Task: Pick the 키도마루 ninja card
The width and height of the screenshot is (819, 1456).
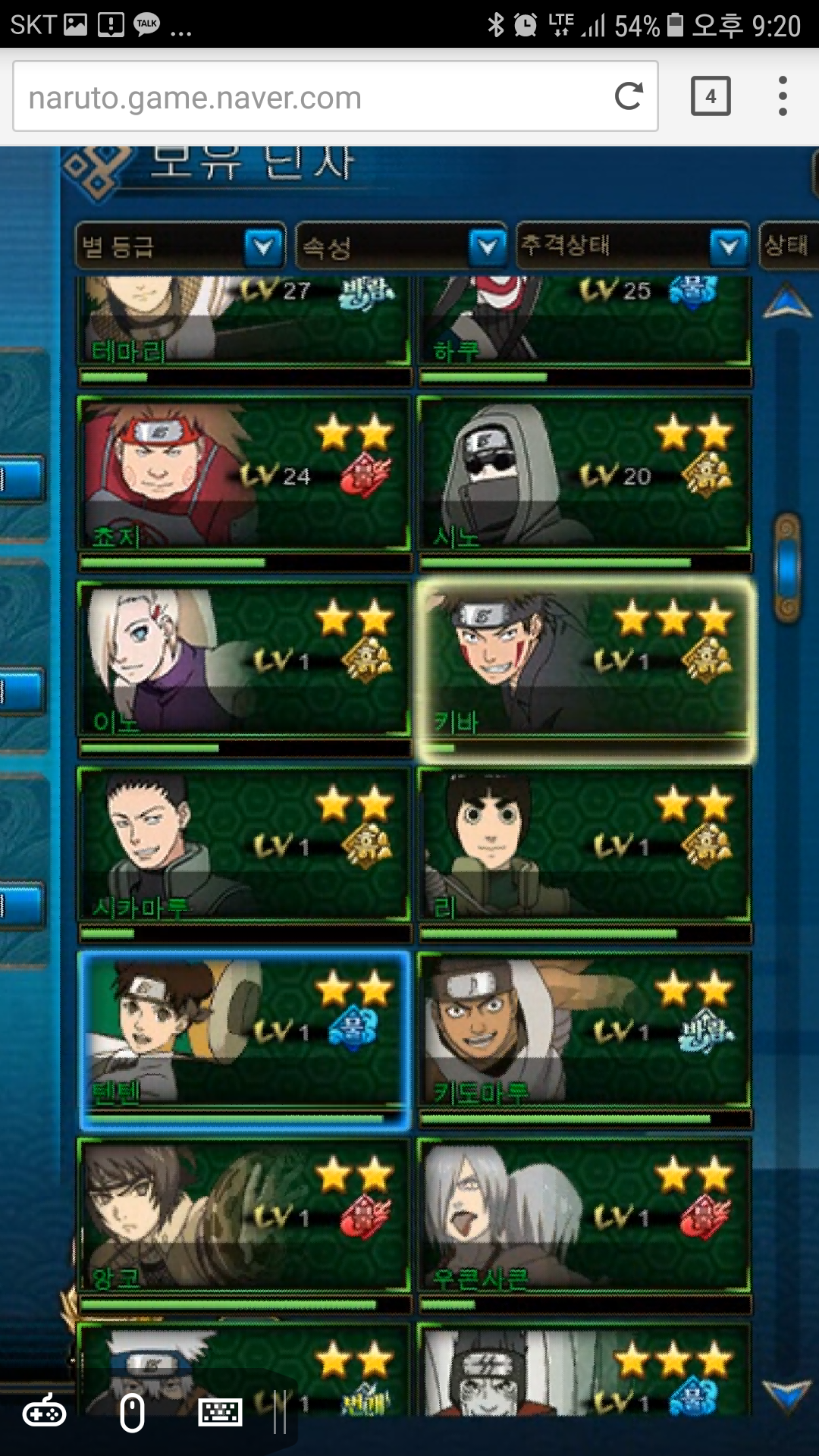Action: [x=584, y=1031]
